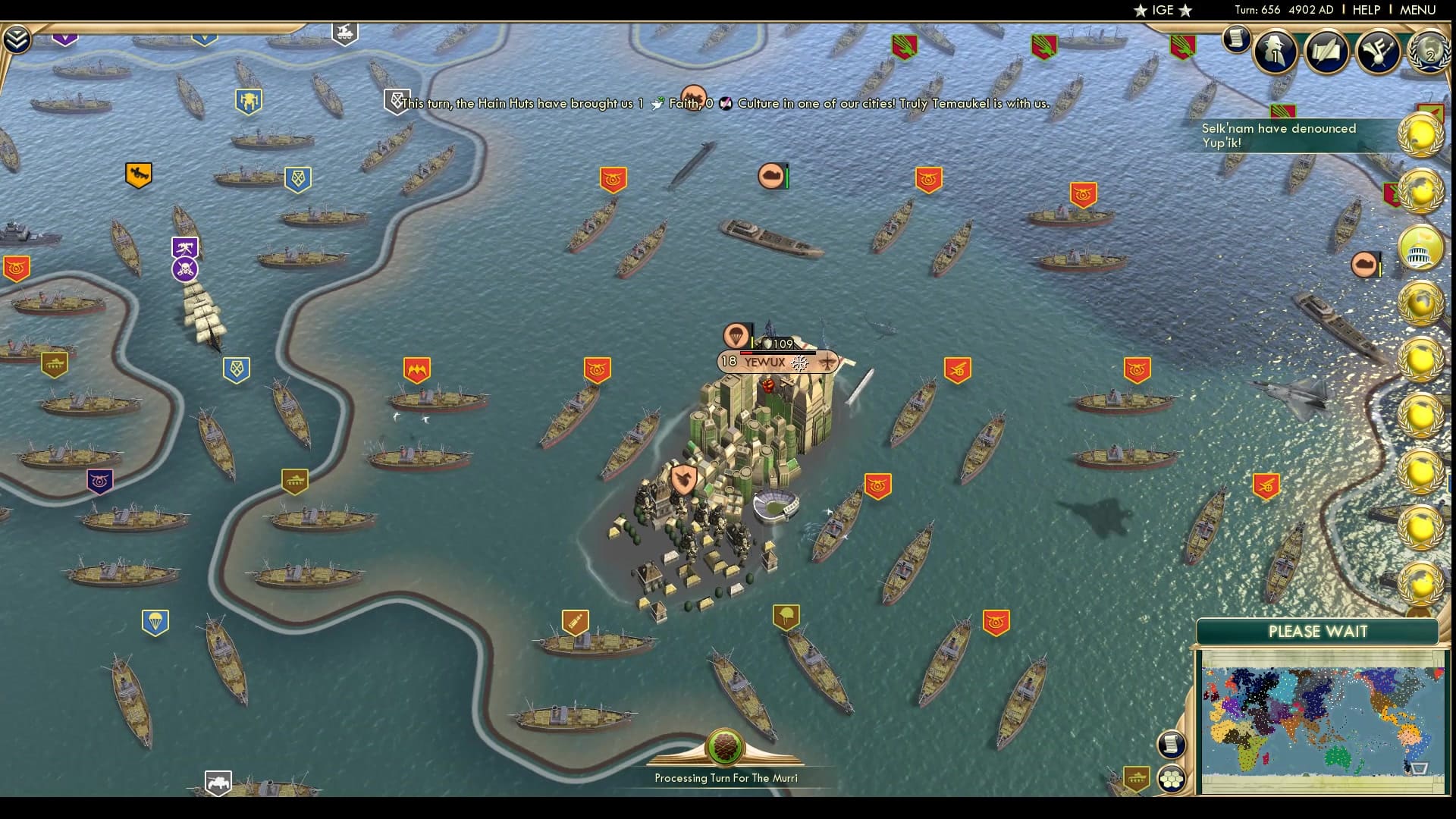Expand the top-left chevron dropdown panel

pos(16,39)
